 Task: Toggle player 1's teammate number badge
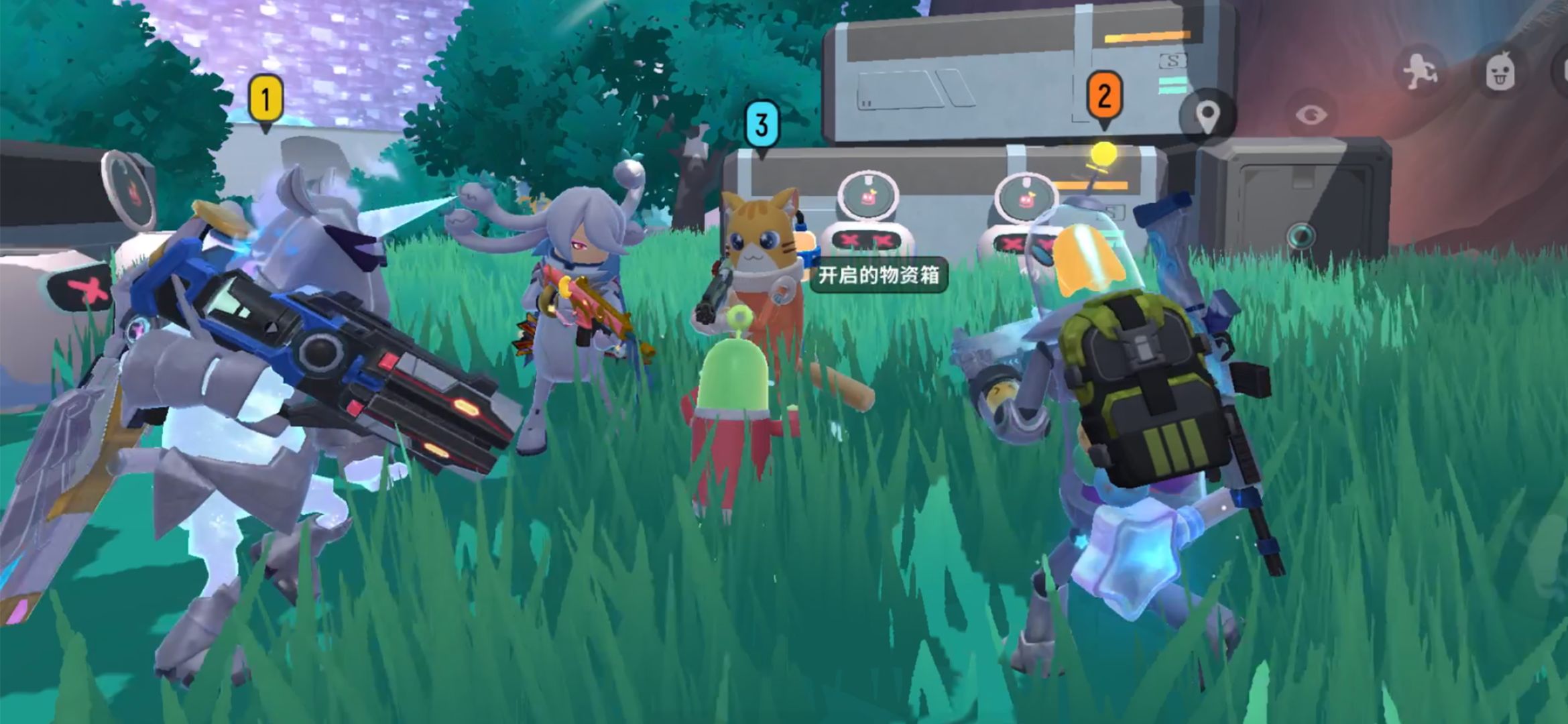click(x=265, y=97)
